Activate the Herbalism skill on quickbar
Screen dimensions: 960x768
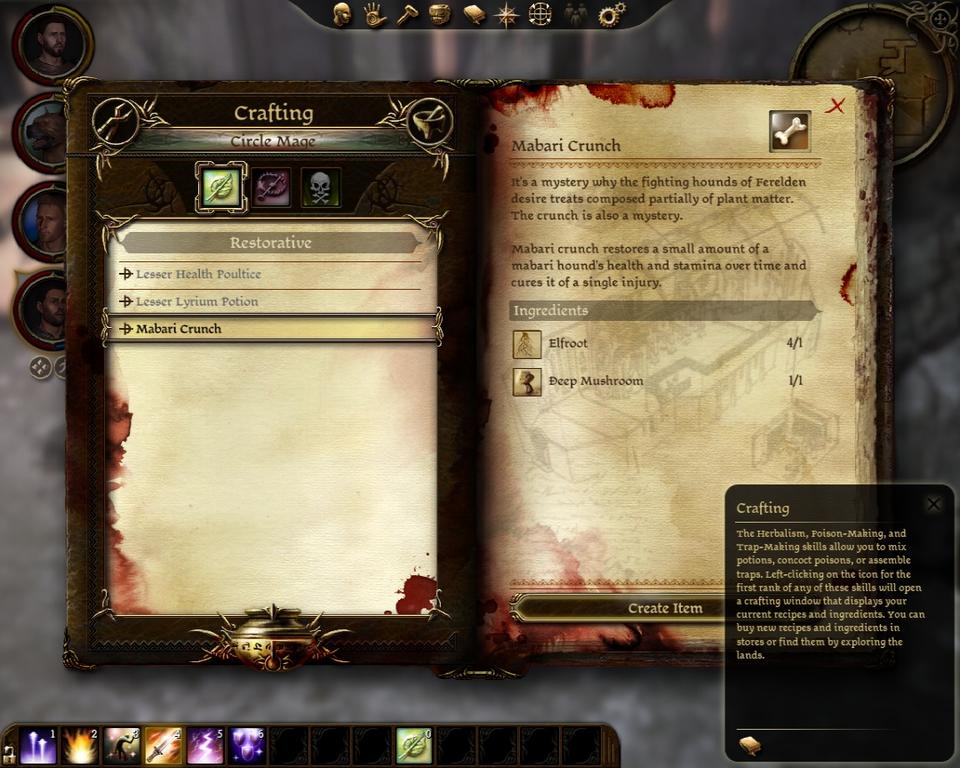414,746
